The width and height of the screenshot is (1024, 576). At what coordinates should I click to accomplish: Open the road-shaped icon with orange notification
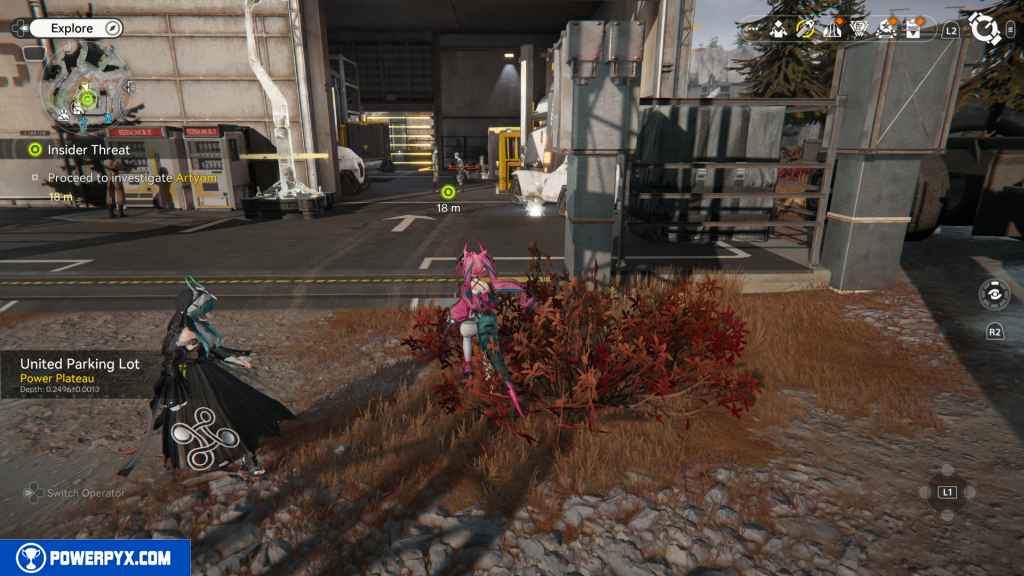(x=832, y=30)
